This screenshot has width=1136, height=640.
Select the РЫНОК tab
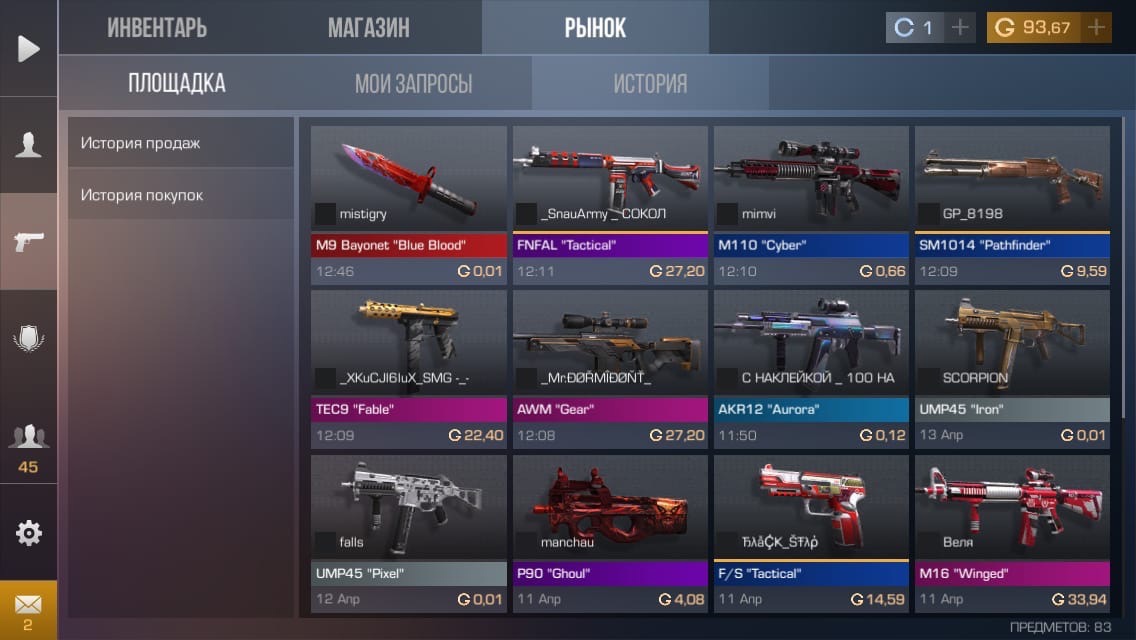point(595,28)
